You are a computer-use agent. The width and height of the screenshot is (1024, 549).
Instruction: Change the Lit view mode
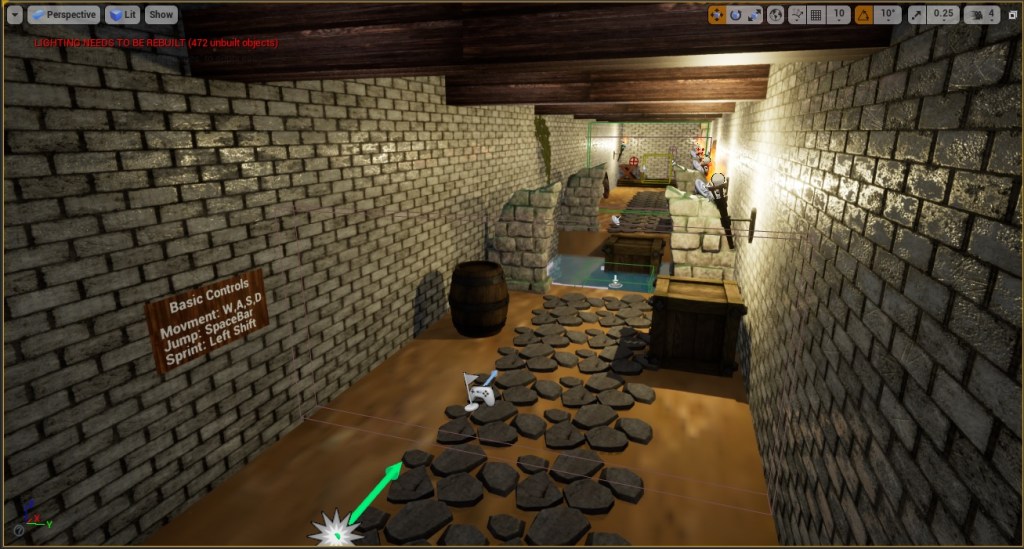(123, 15)
